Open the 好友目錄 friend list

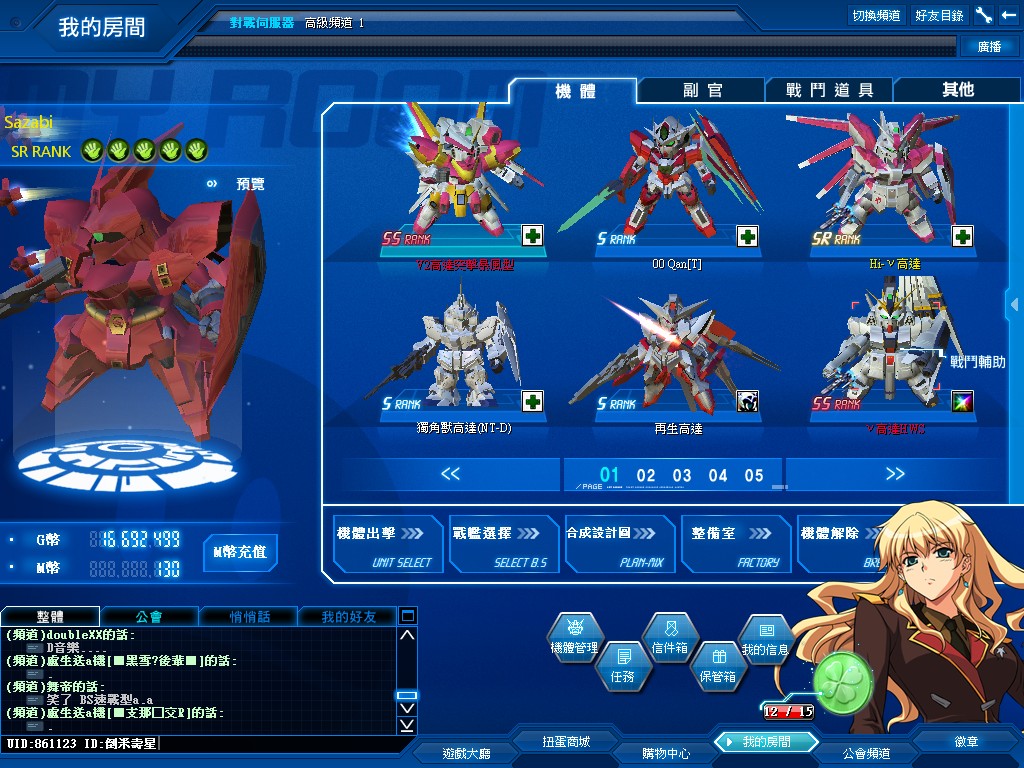[939, 16]
